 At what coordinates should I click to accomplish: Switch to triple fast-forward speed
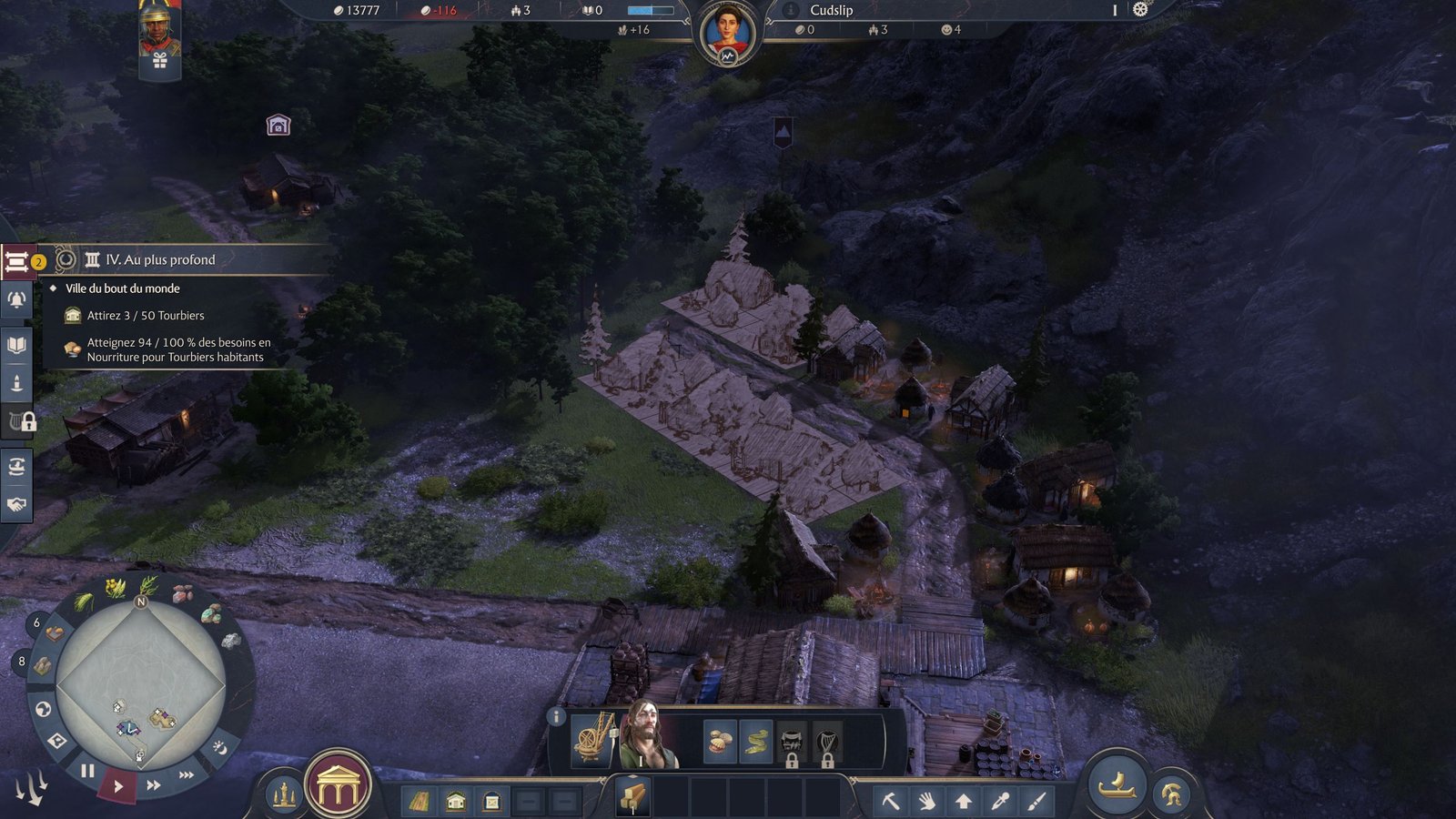point(187,774)
